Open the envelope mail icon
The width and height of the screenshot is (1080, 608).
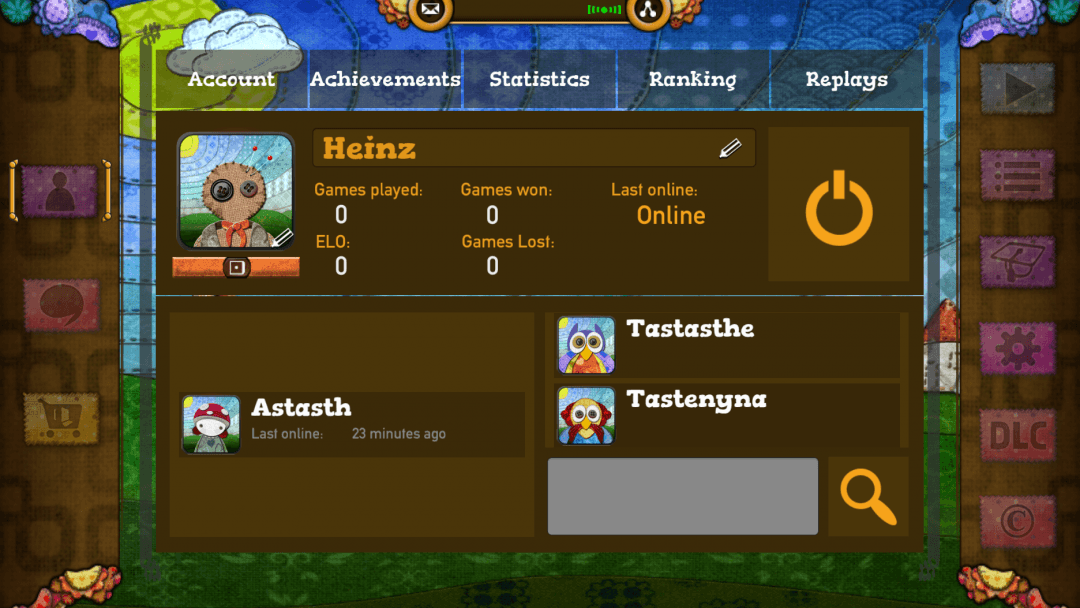point(430,11)
